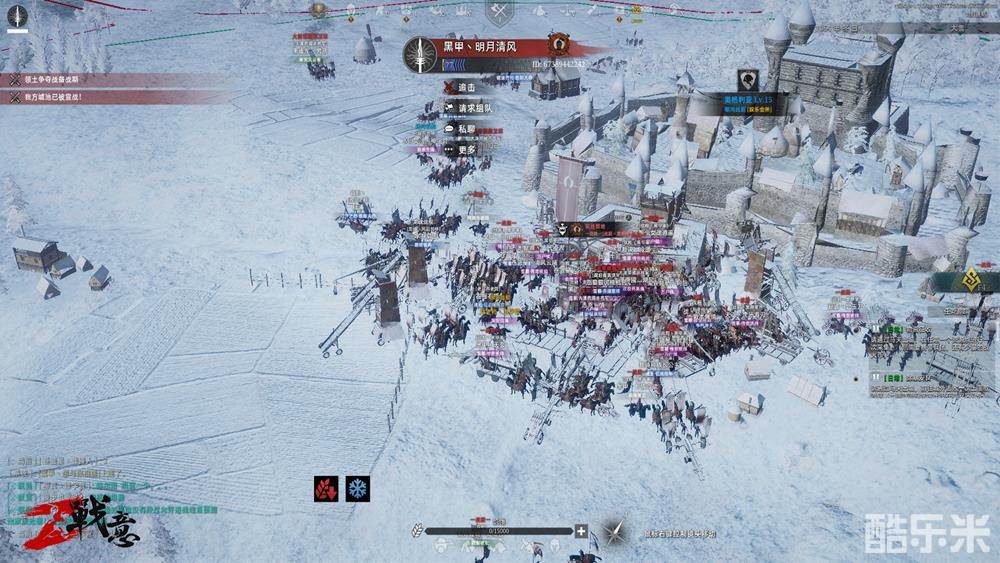Click the golden diamond marker at right edge

coord(966,283)
